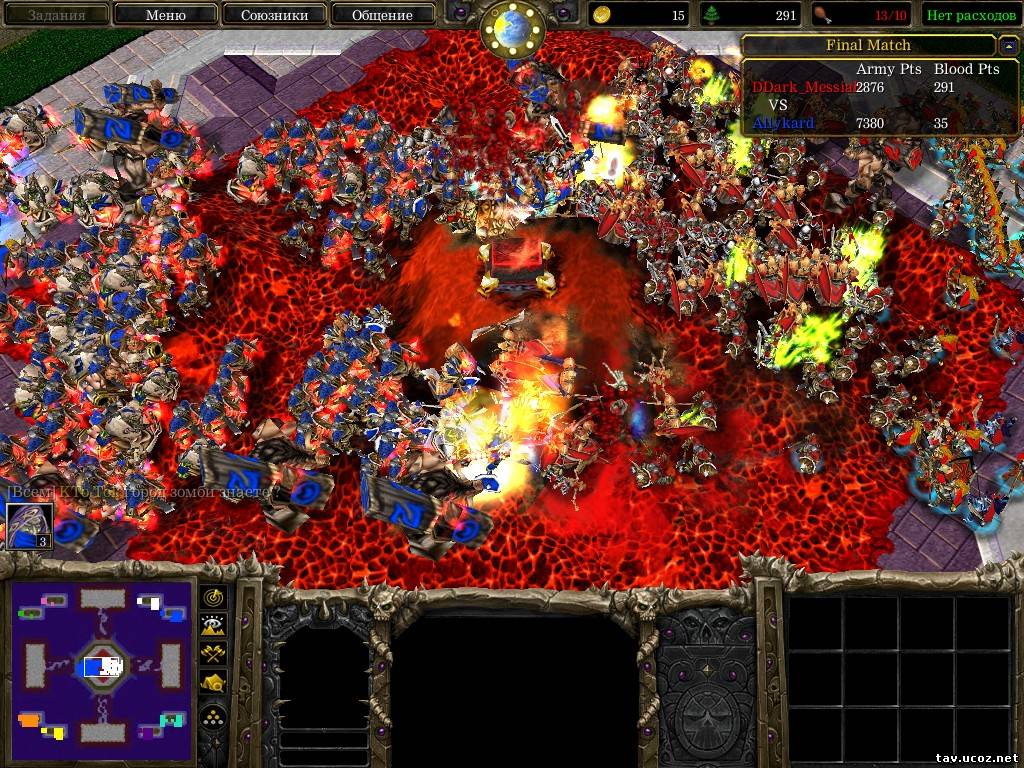This screenshot has height=768, width=1024.
Task: Click the center arena on the minimap
Action: [103, 665]
